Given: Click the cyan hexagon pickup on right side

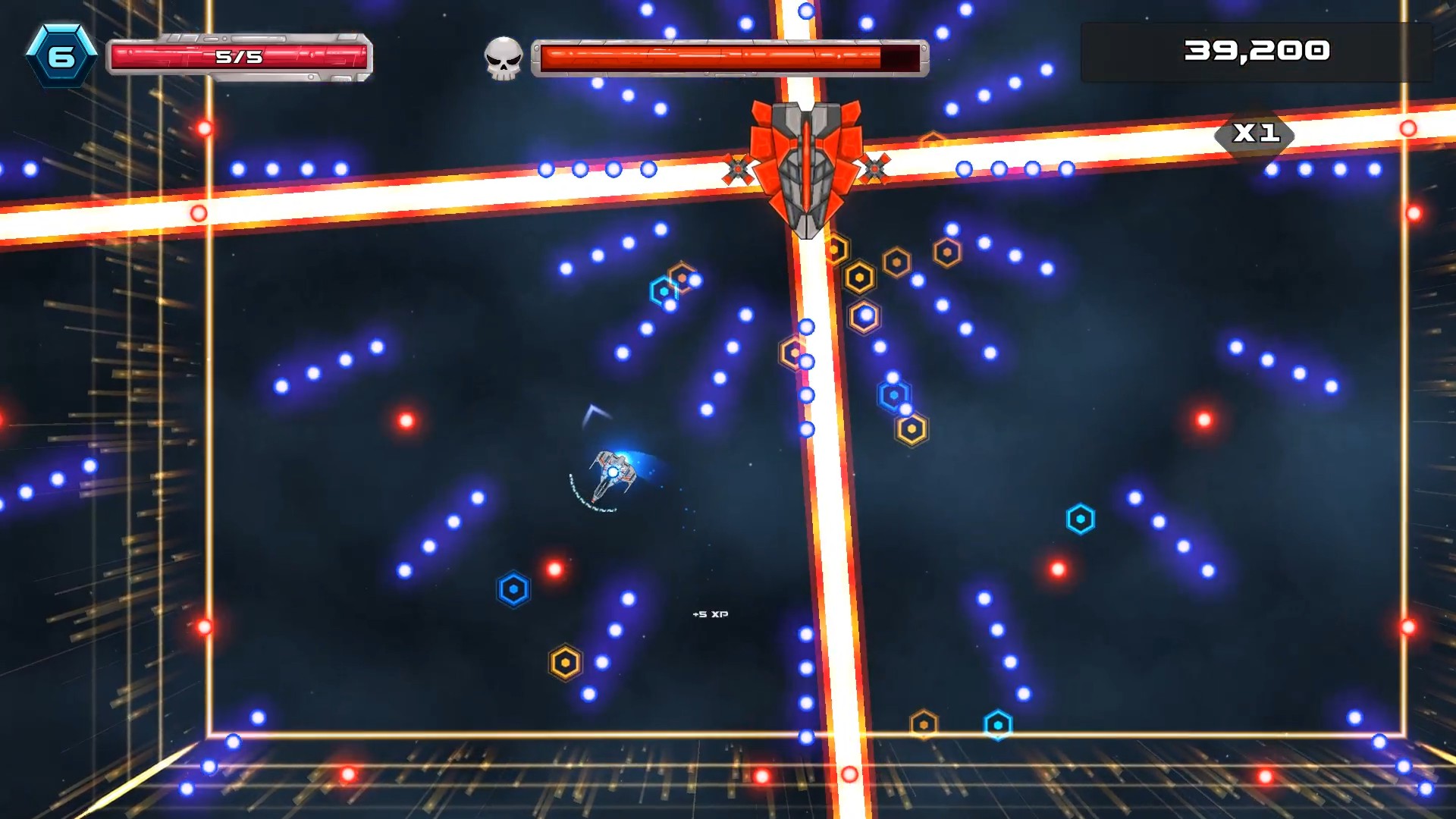Looking at the screenshot, I should click(1081, 520).
